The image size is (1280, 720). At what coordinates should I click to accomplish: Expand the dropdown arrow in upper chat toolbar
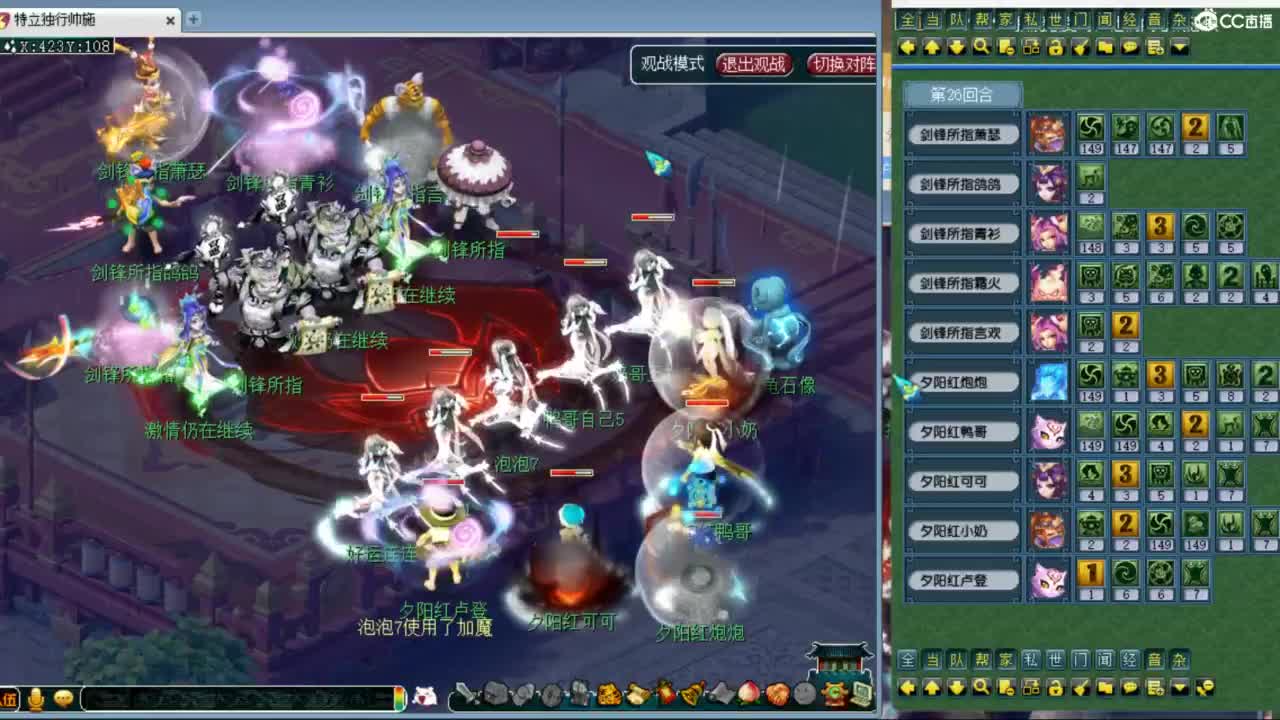(1180, 46)
